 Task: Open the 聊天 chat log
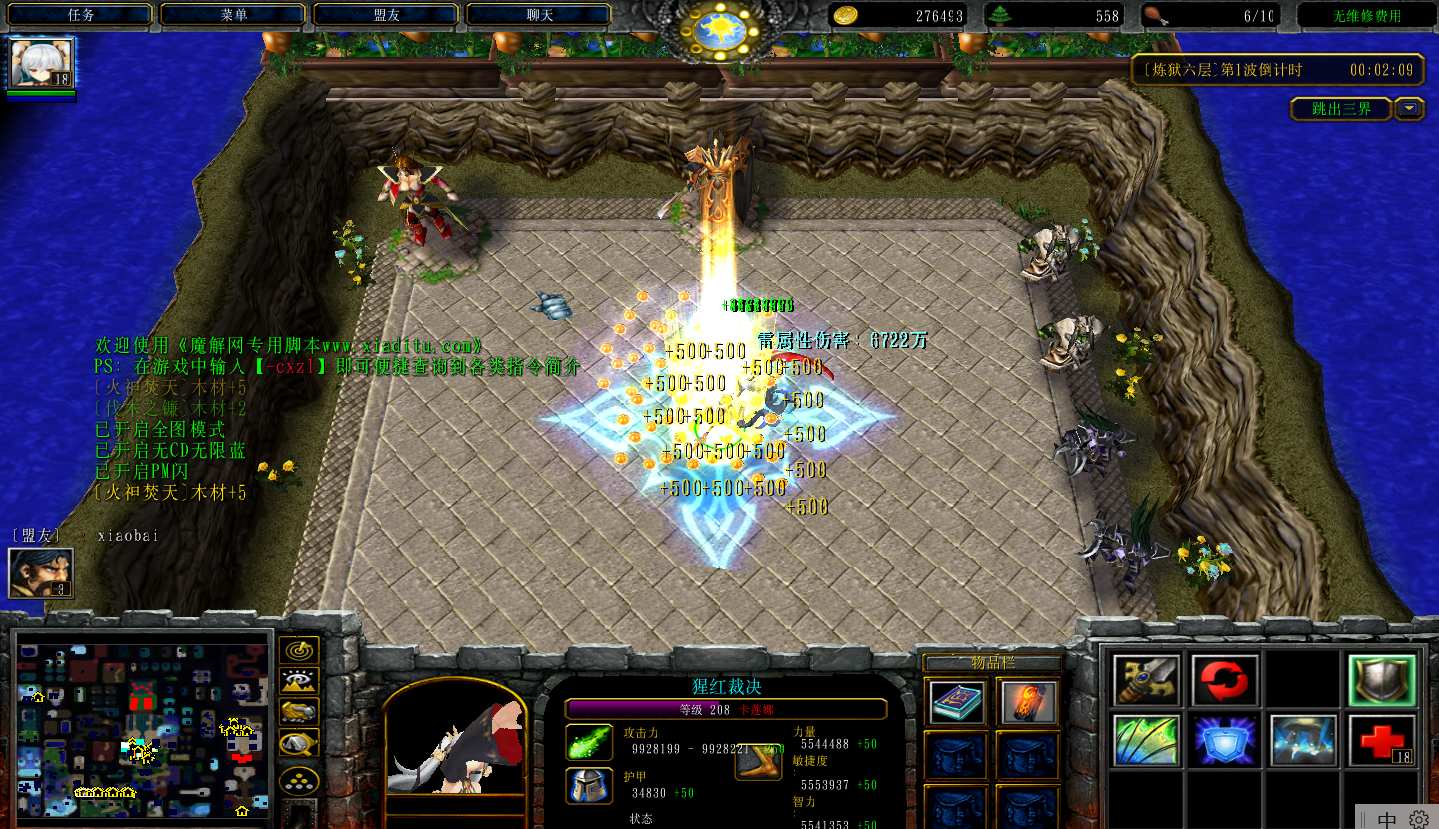click(x=539, y=15)
